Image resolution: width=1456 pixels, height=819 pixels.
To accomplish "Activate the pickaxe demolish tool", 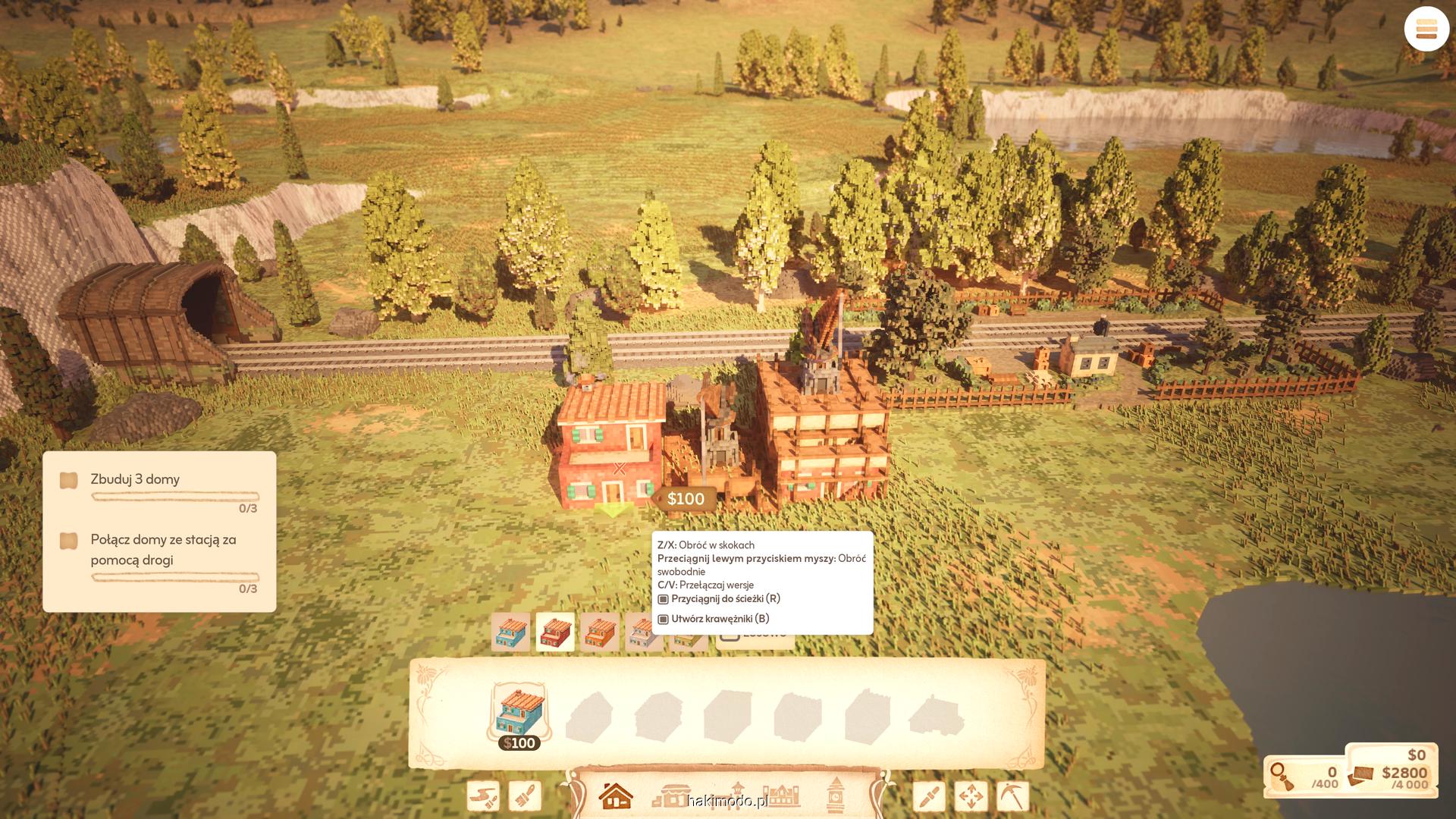I will click(1012, 796).
